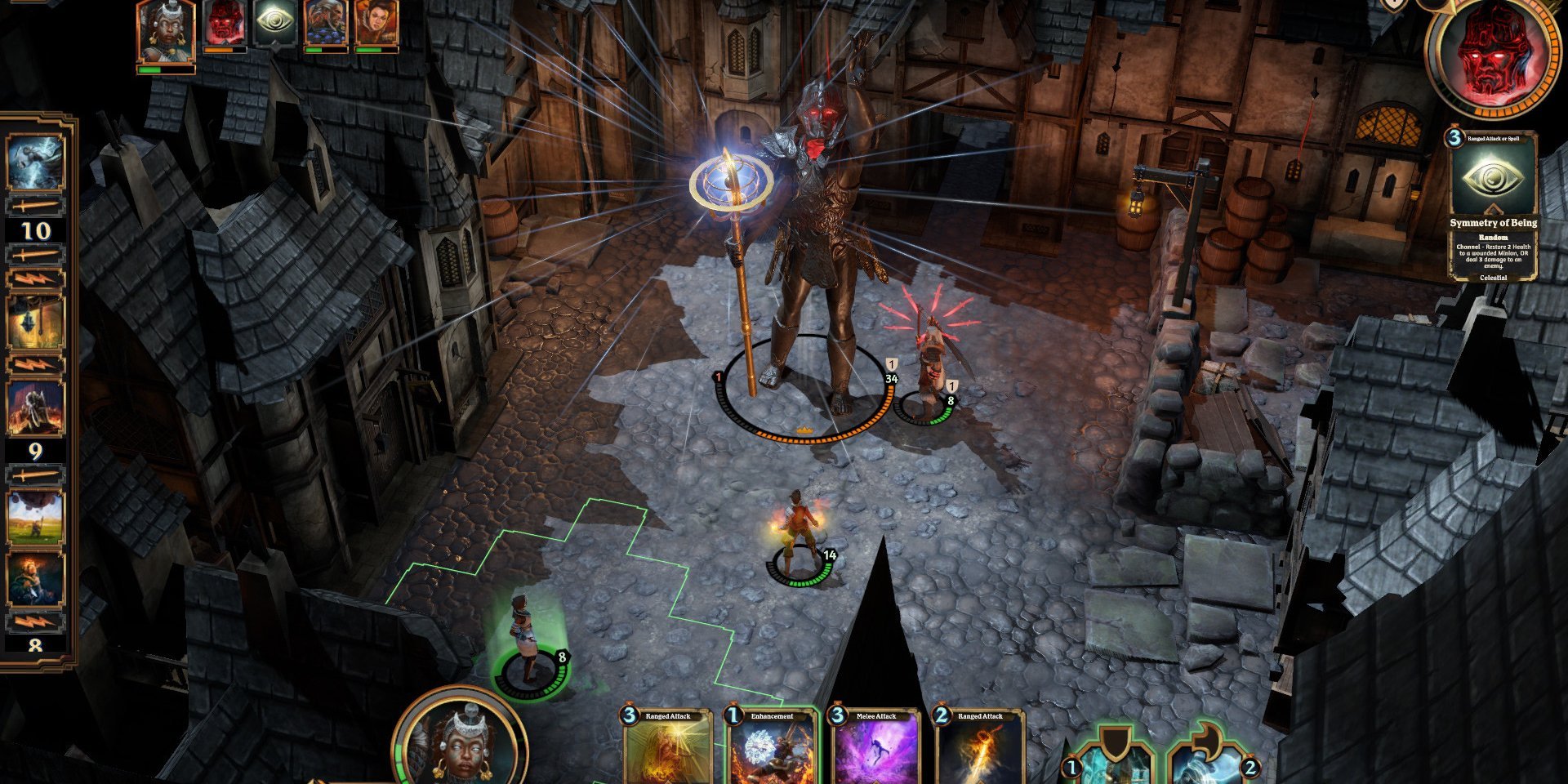
Task: View the burning warrior card in history log
Action: coord(35,408)
